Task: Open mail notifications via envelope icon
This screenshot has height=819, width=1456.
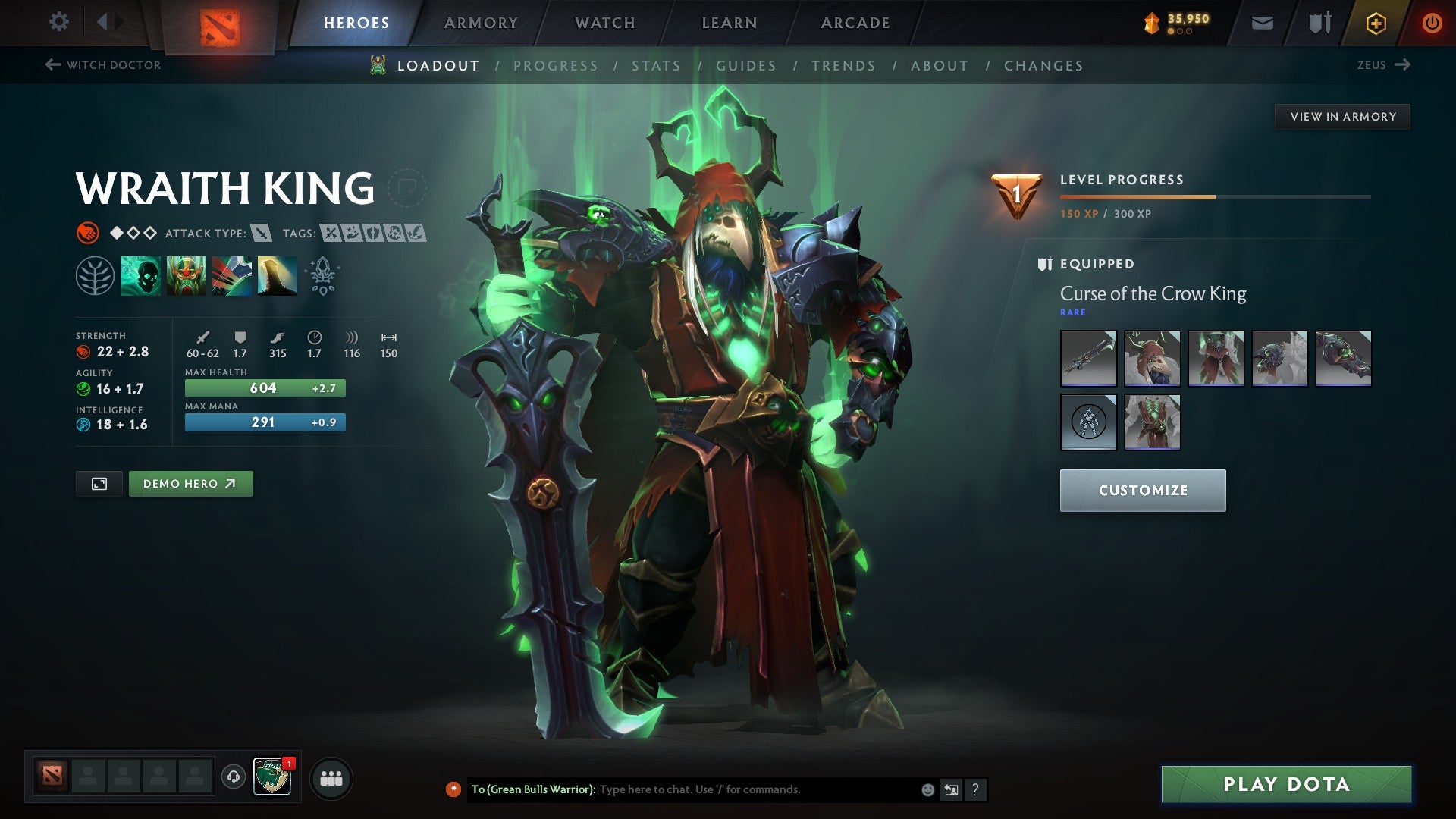Action: tap(1263, 22)
